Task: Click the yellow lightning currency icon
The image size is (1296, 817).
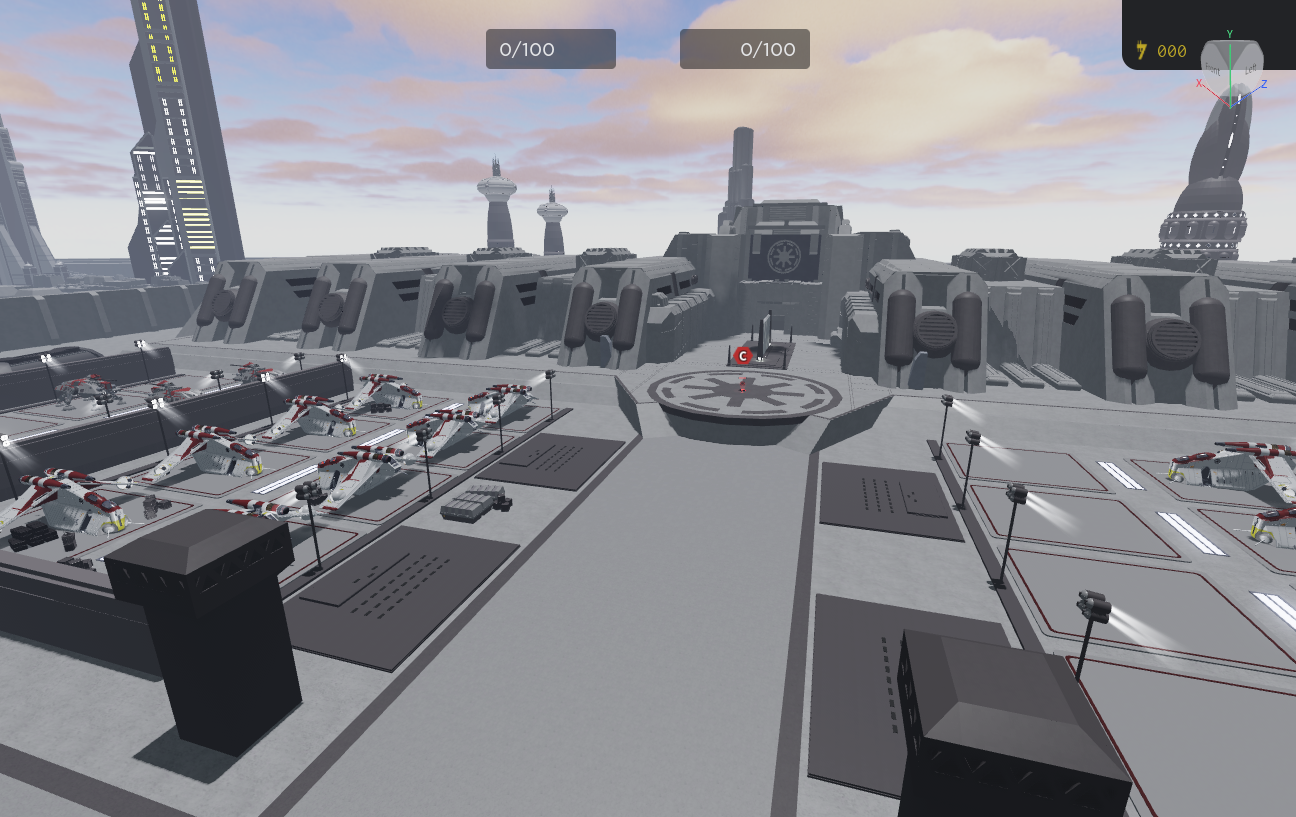Action: pos(1141,48)
